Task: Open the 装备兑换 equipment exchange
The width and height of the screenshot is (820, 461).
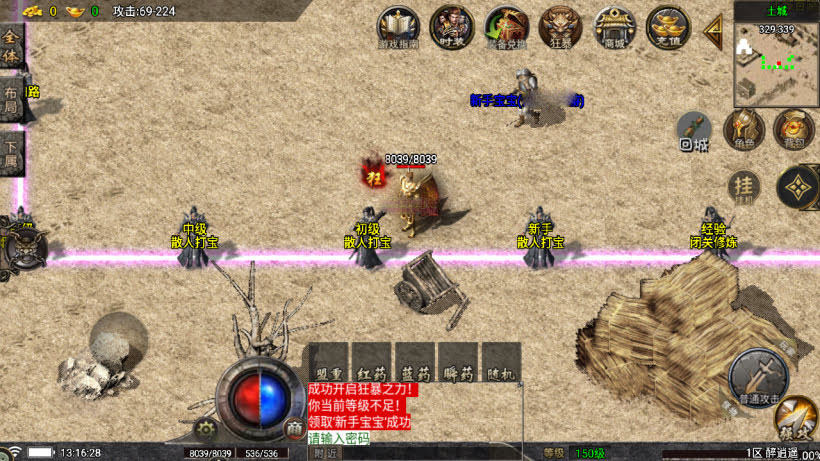Action: pyautogui.click(x=505, y=27)
